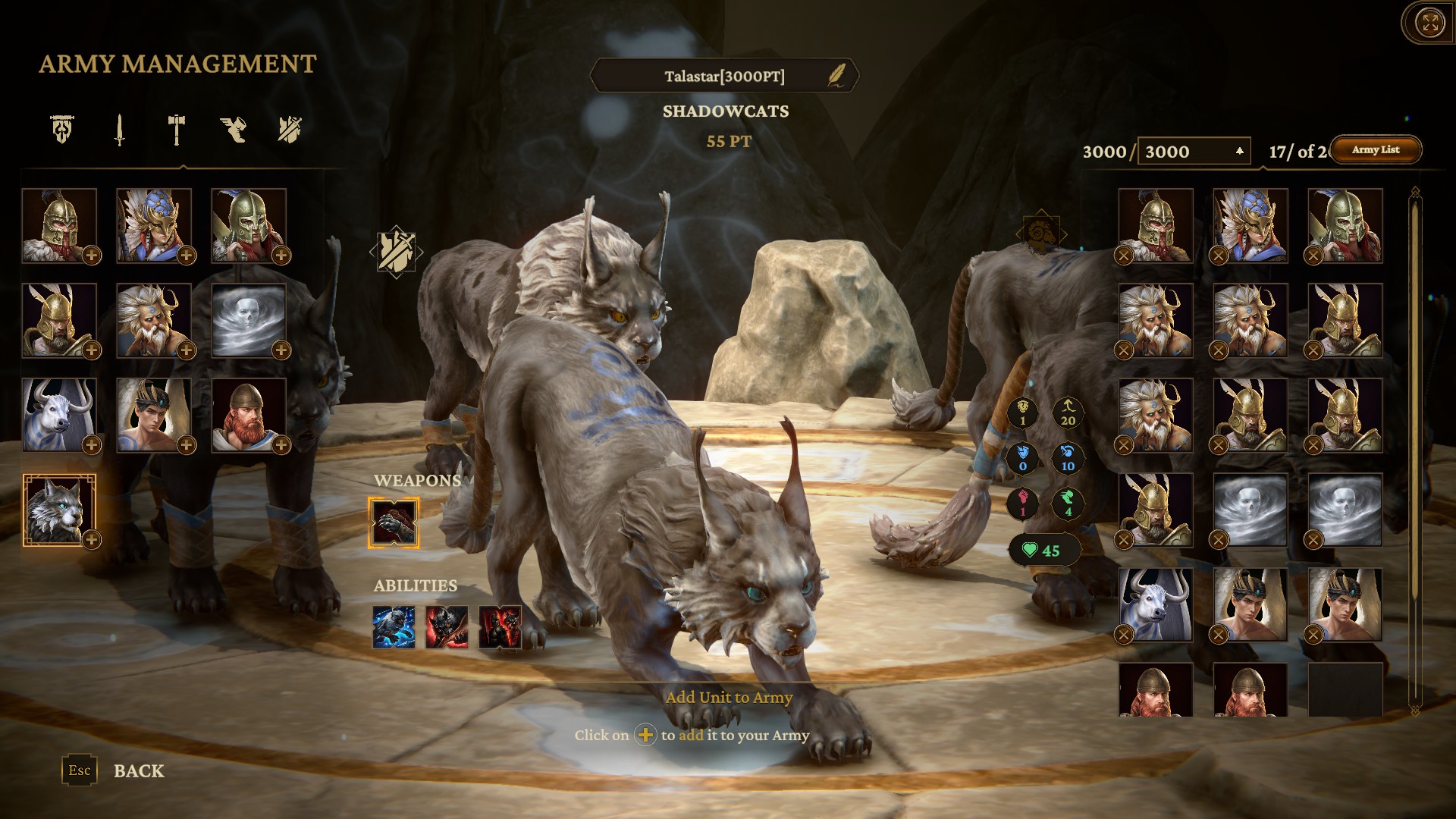
Task: Remove the feathered helmet hero from army
Action: [1219, 256]
